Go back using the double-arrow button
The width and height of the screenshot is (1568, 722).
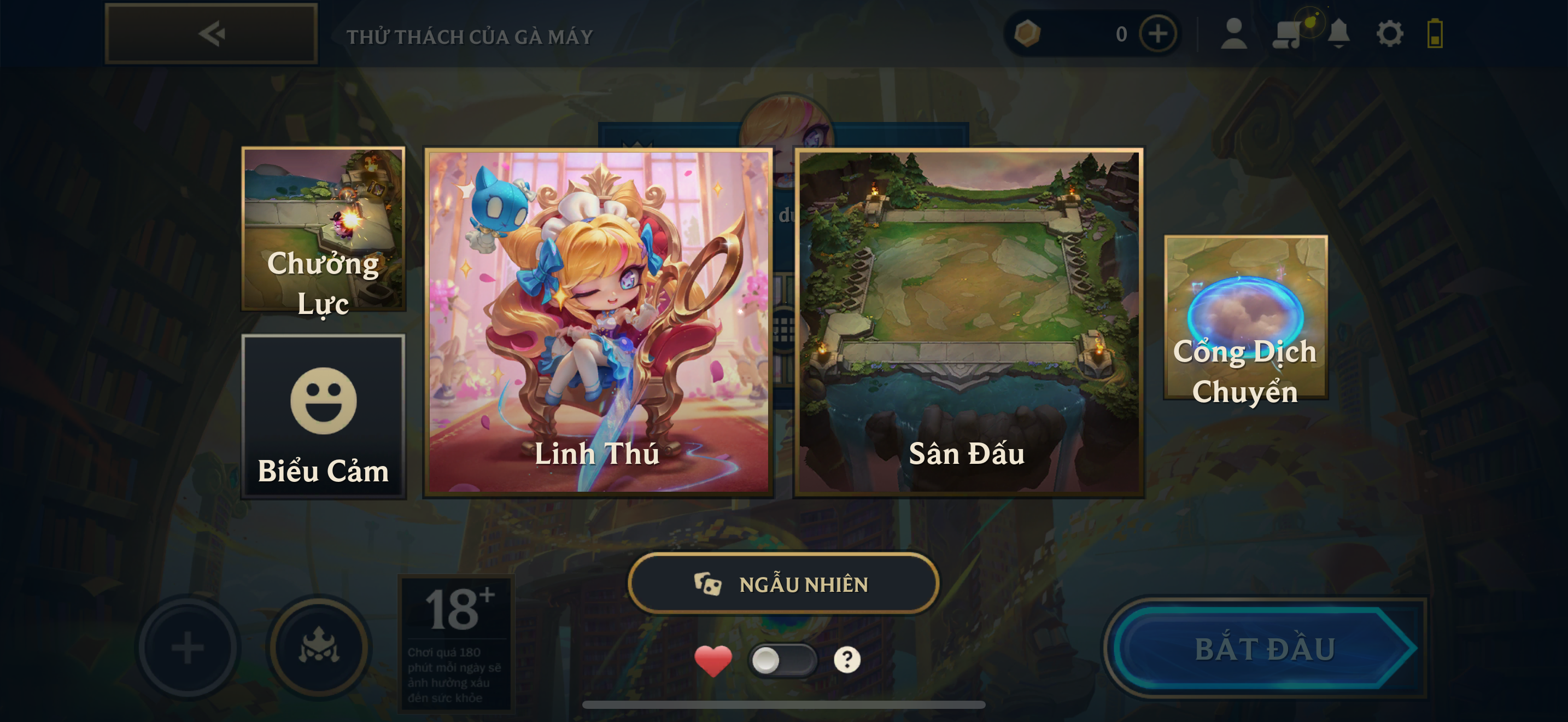[x=211, y=33]
